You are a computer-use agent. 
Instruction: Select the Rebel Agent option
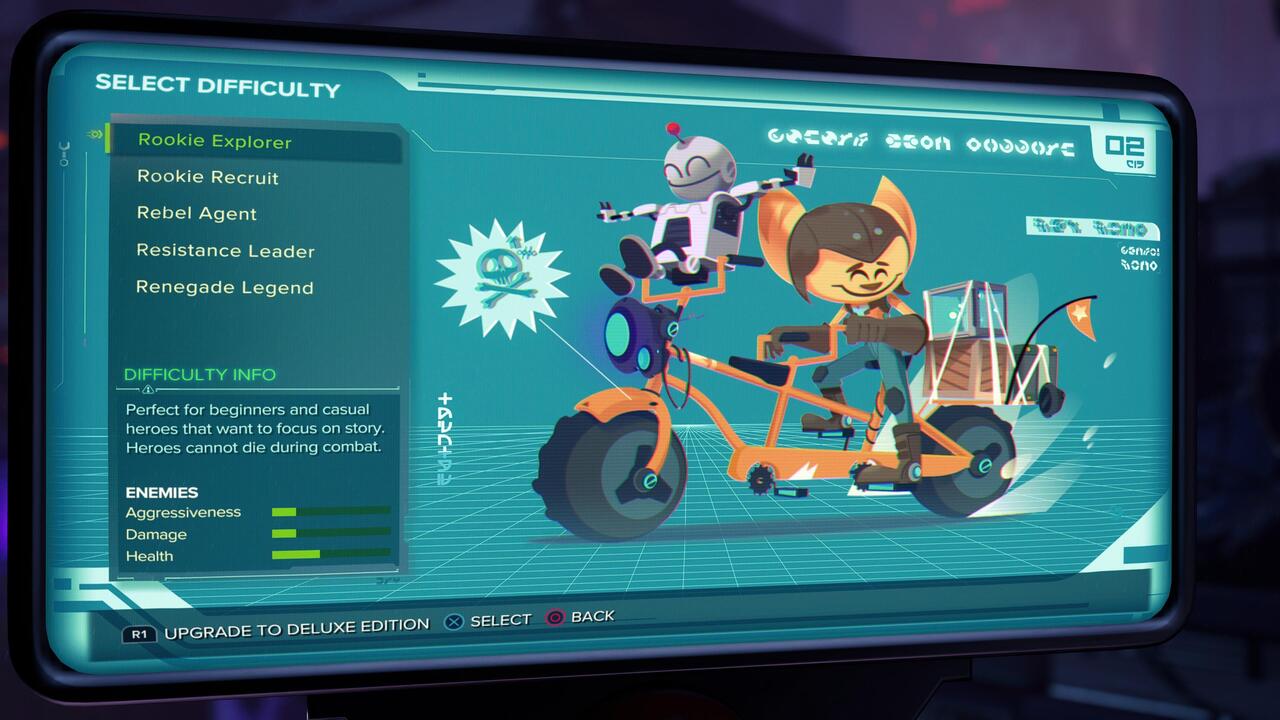[196, 213]
